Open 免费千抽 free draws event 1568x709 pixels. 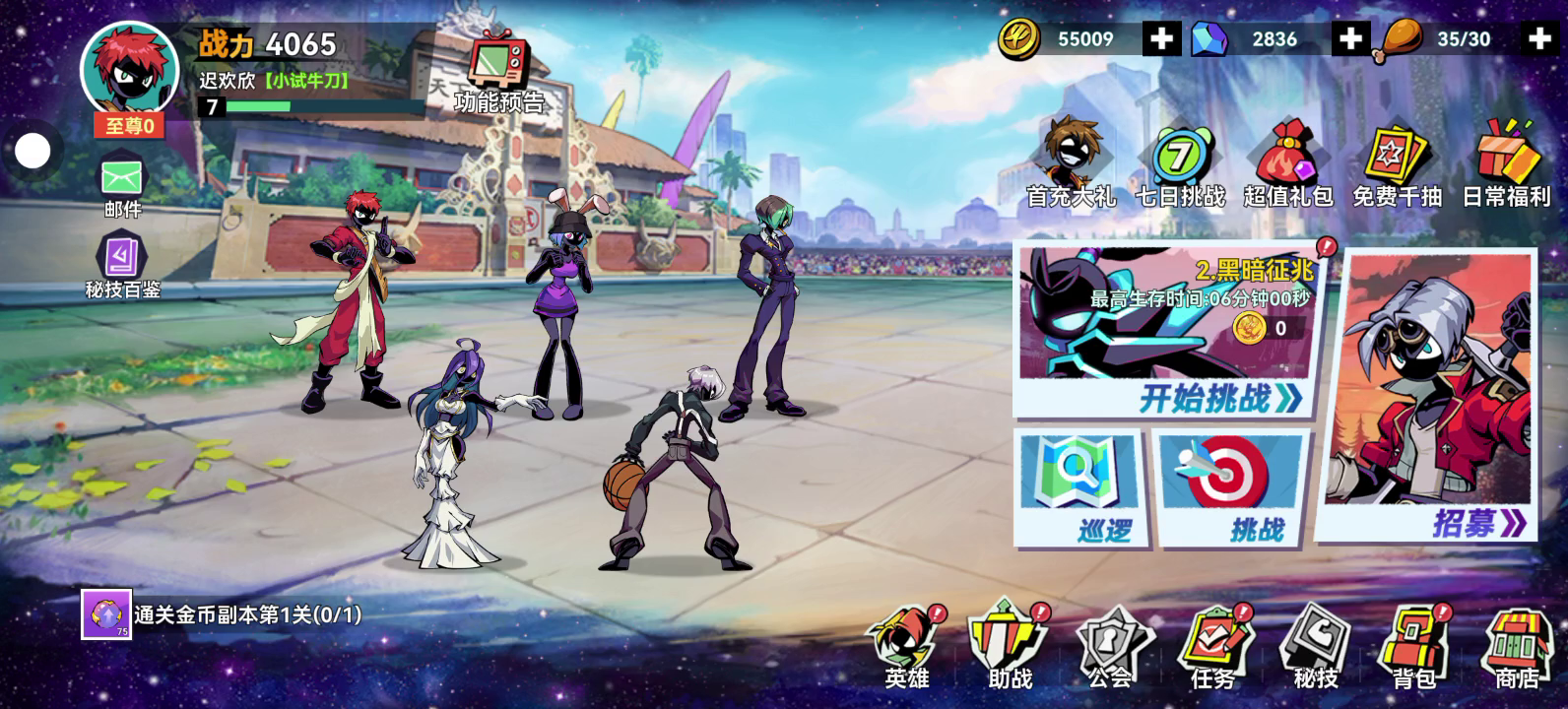click(1397, 164)
